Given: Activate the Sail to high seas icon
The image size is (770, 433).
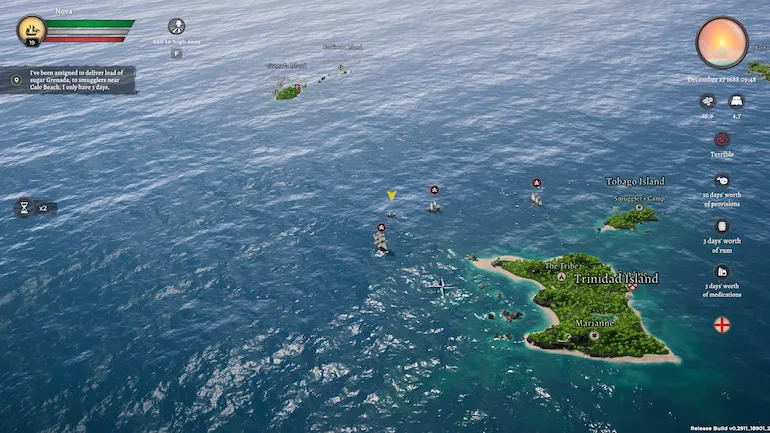Looking at the screenshot, I should 177,28.
